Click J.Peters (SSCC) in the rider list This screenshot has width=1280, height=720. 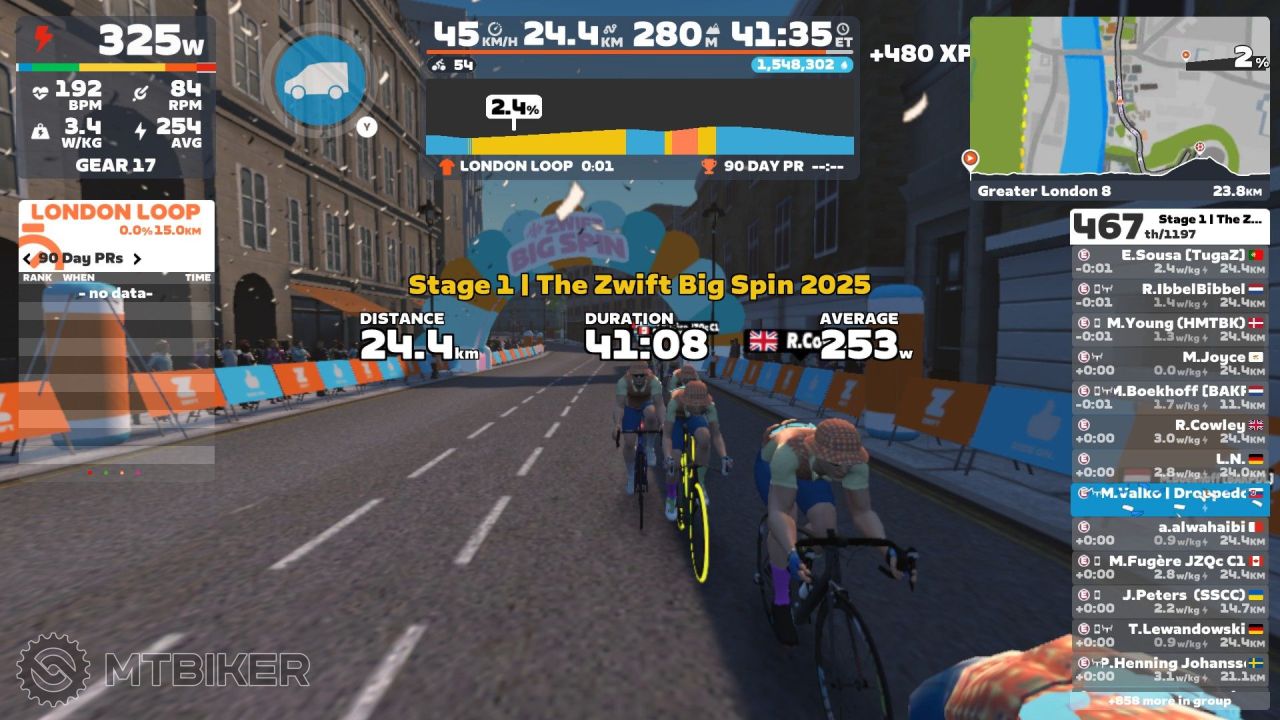point(1169,601)
